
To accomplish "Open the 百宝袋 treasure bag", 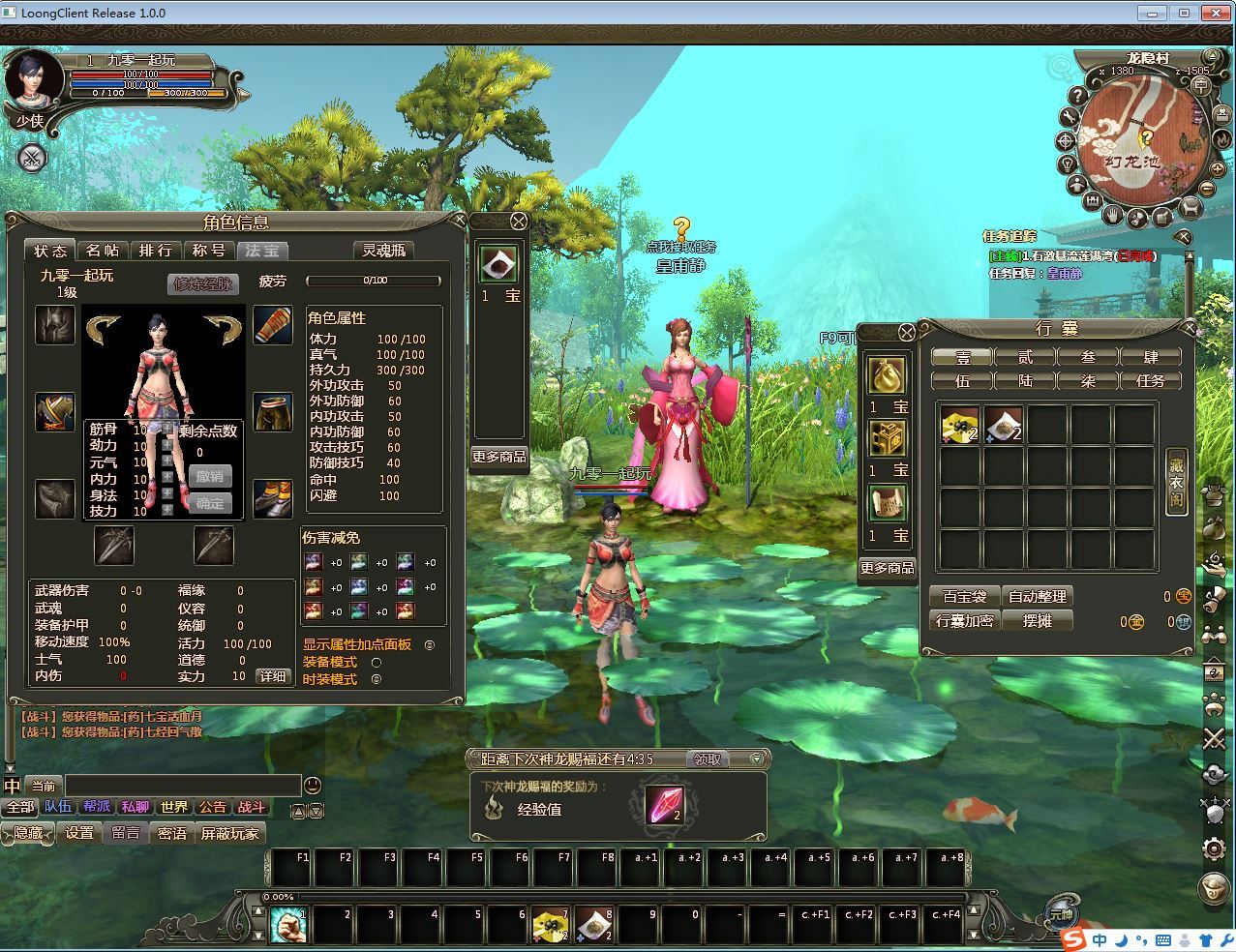I will pyautogui.click(x=964, y=597).
